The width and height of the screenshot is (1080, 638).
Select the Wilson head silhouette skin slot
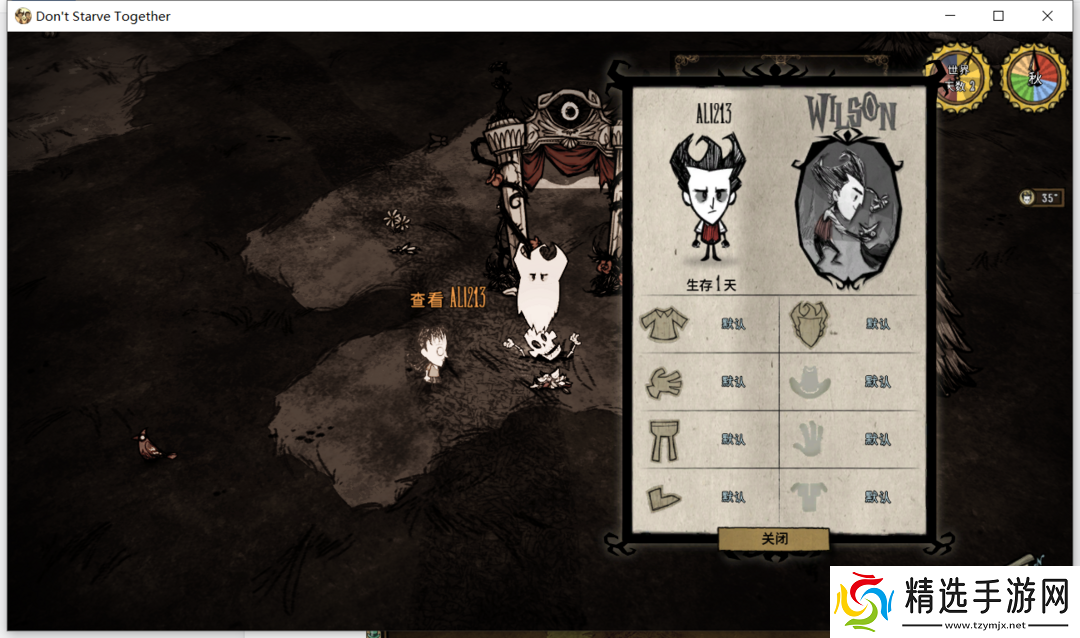pos(808,324)
